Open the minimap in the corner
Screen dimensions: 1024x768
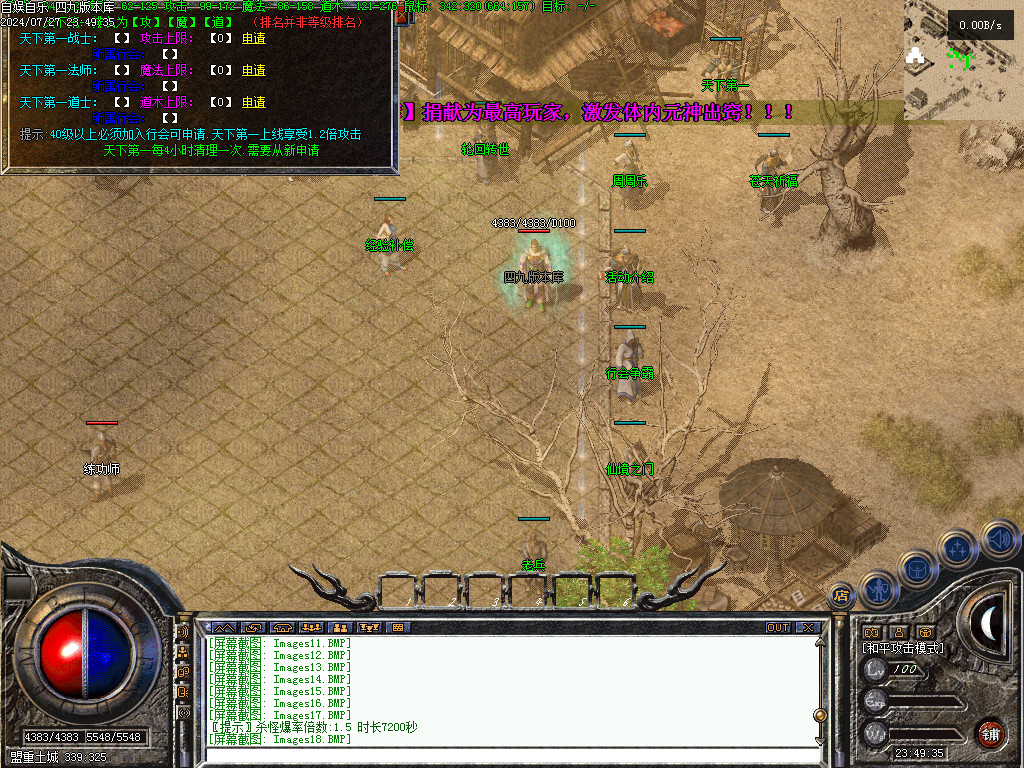click(963, 60)
